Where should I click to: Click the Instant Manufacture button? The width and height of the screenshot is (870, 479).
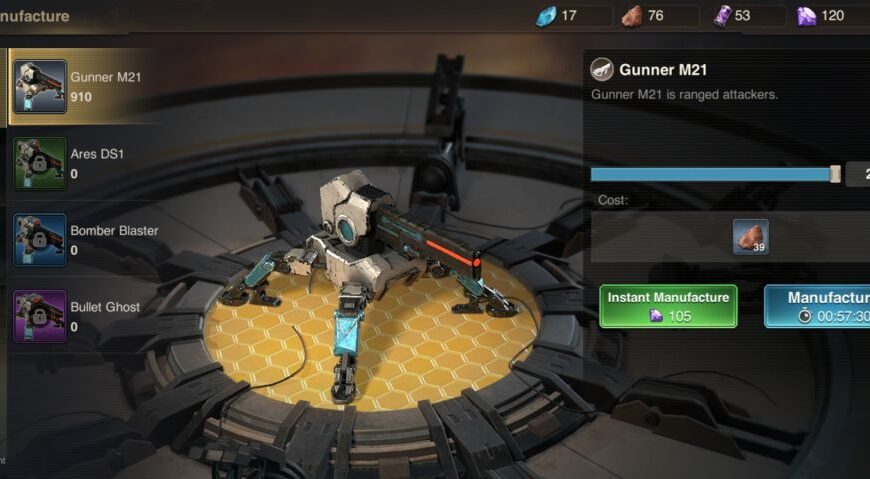tap(668, 306)
